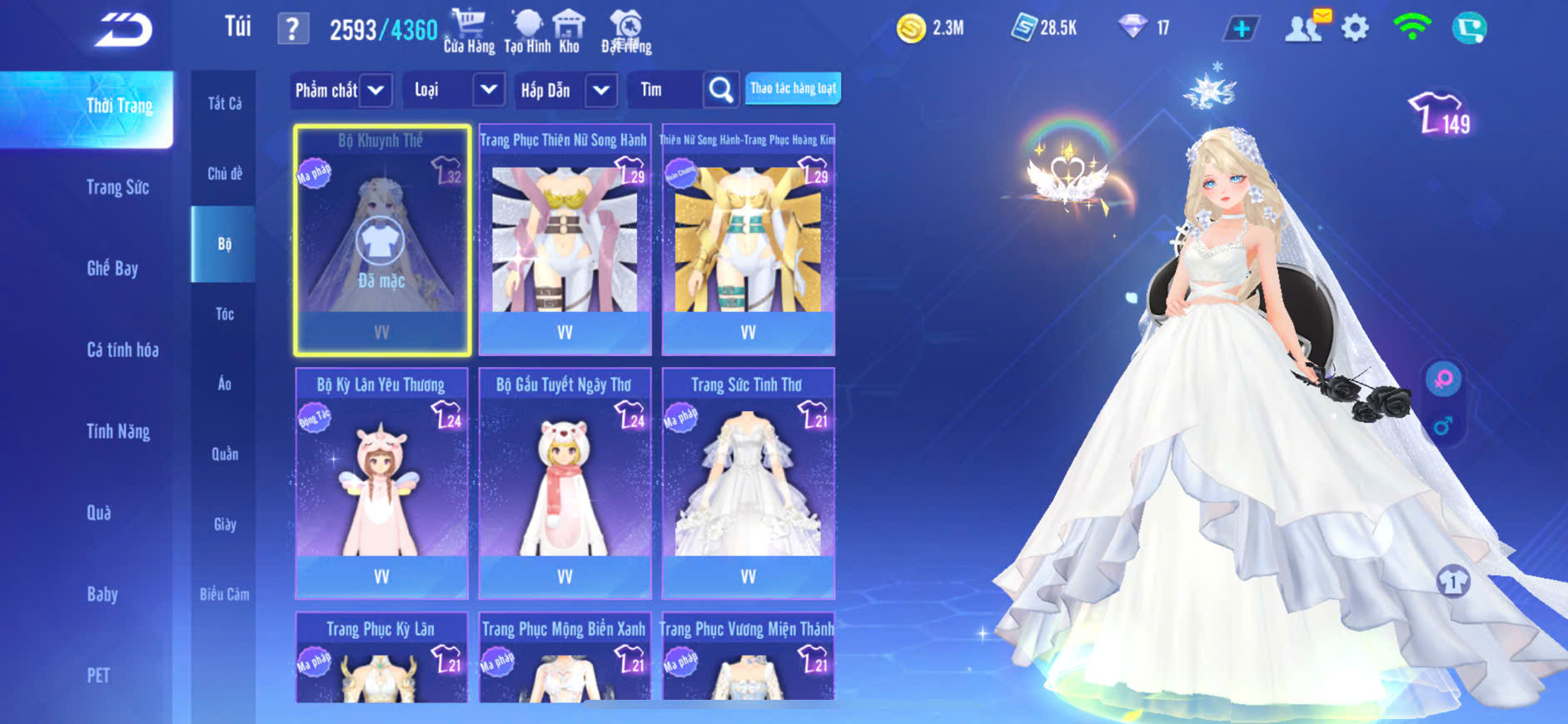Open the Cá tính hóa category

click(122, 350)
